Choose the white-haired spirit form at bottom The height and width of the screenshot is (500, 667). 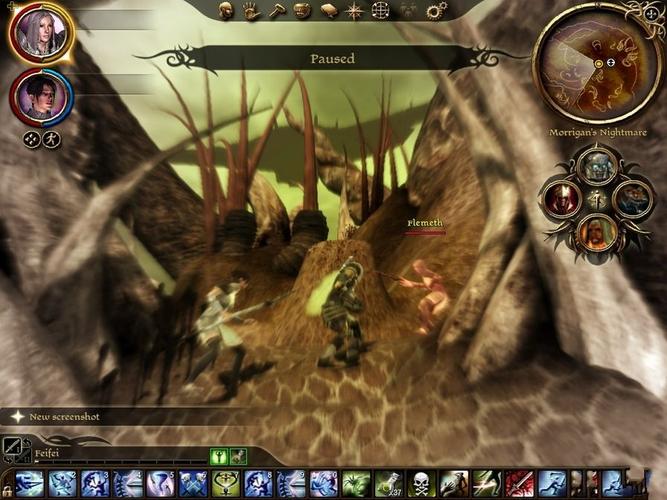[x=598, y=232]
